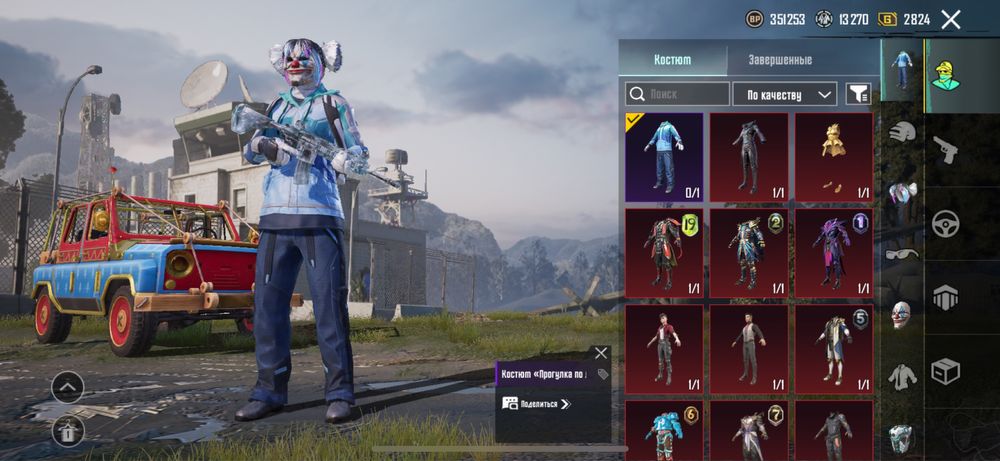The width and height of the screenshot is (1000, 461).
Task: Open the clown mask category
Action: 902,314
